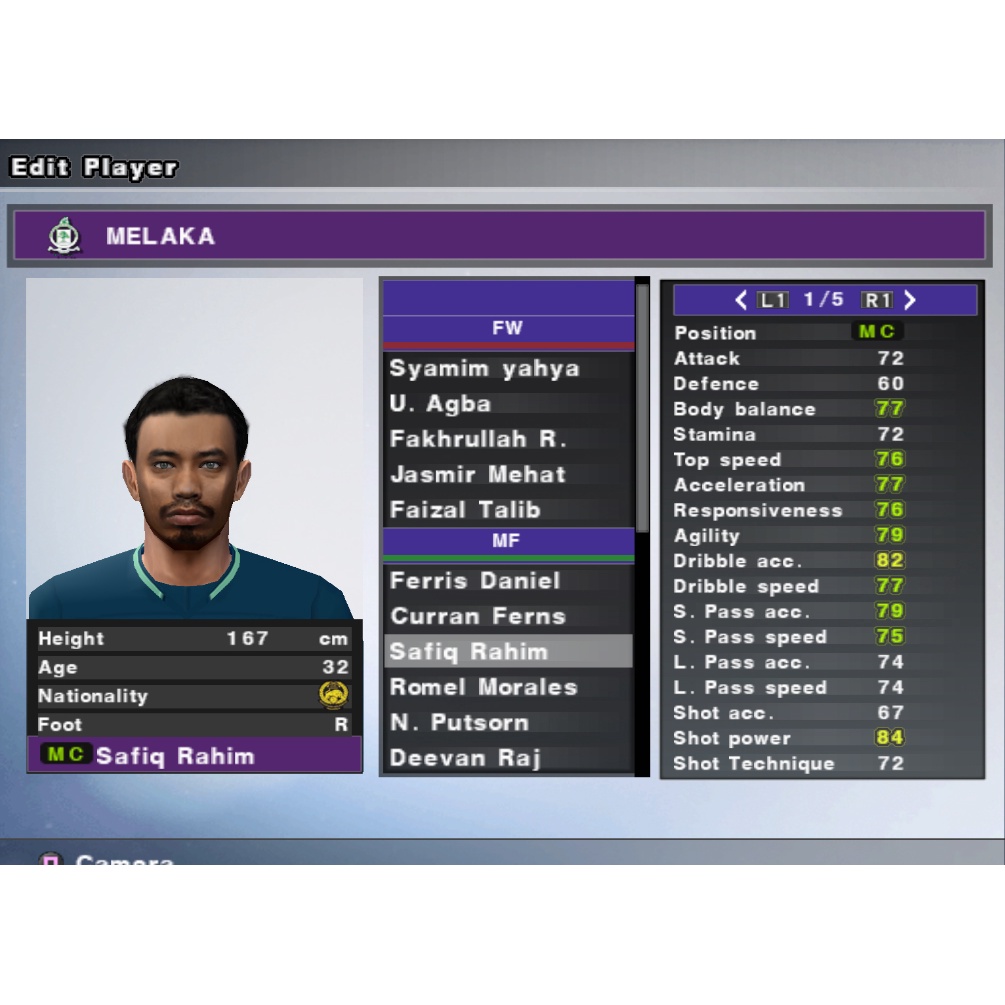Screen dimensions: 1005x1005
Task: Click the highlighted Safiq Rahim row
Action: 507,652
